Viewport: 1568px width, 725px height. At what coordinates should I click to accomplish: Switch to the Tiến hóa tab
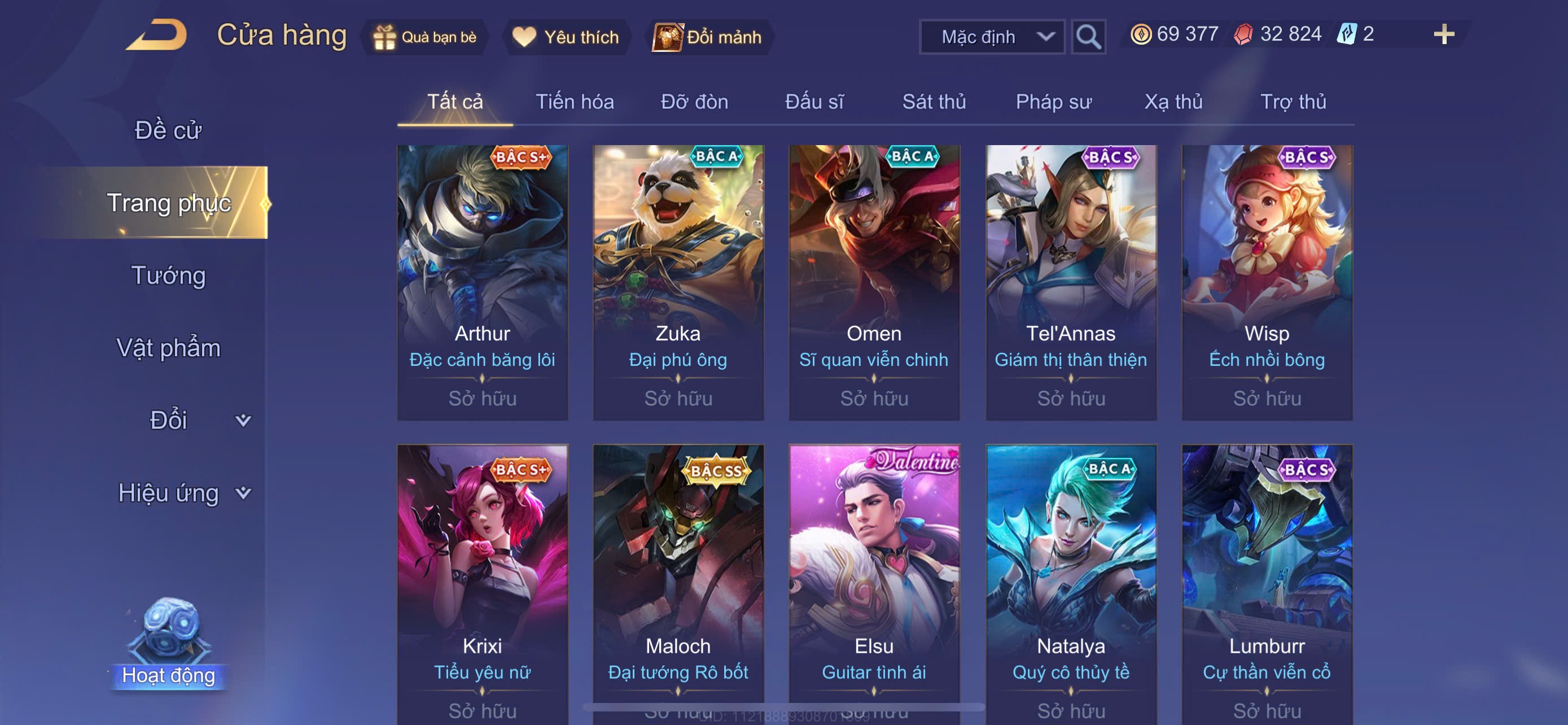coord(574,102)
